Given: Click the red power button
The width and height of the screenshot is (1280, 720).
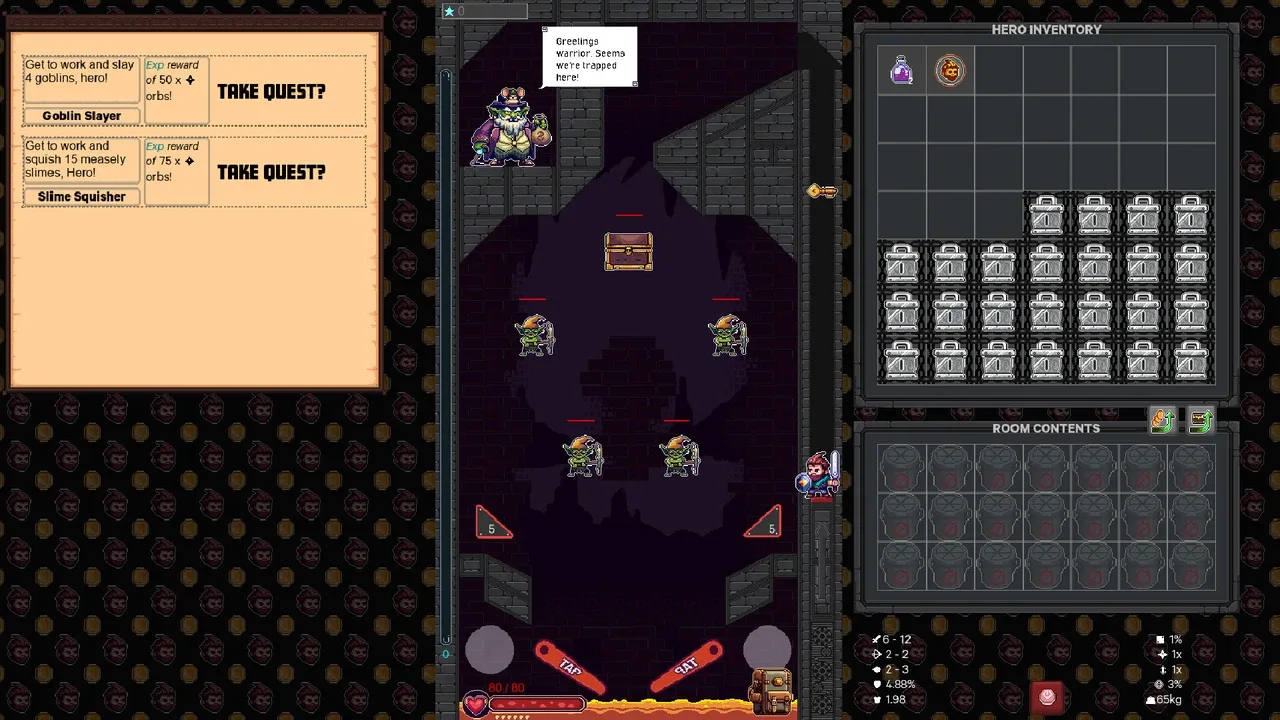Looking at the screenshot, I should (1047, 697).
